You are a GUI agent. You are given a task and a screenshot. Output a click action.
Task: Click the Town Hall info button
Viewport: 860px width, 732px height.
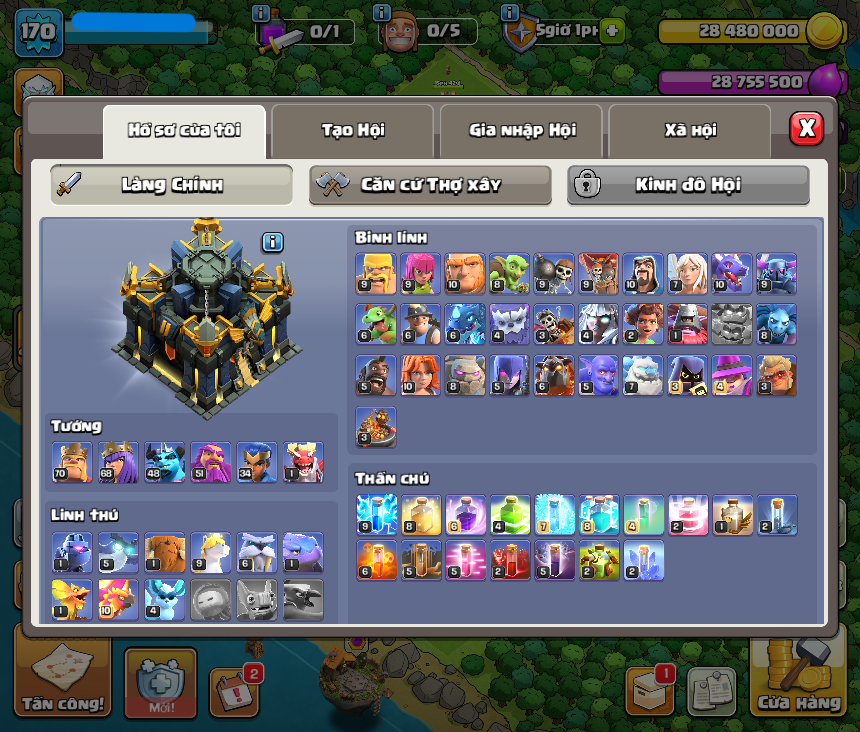273,242
